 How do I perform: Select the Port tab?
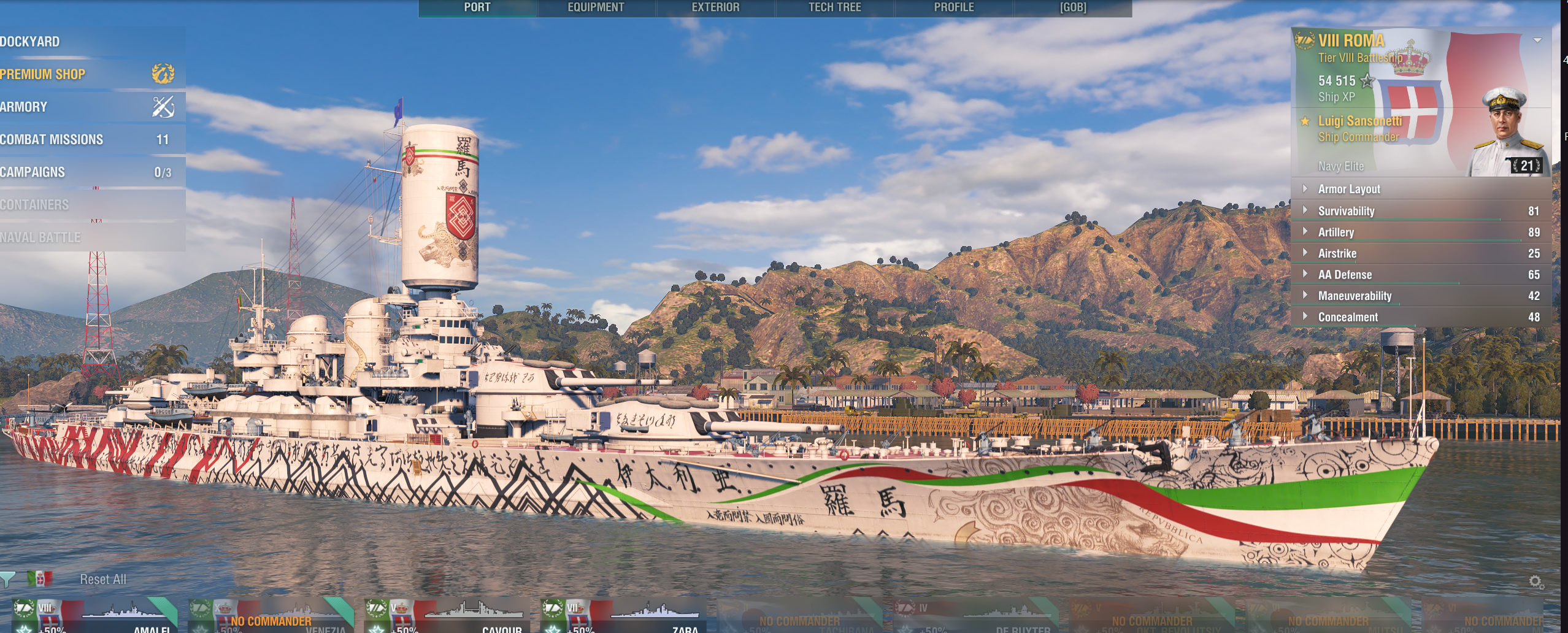pyautogui.click(x=477, y=7)
